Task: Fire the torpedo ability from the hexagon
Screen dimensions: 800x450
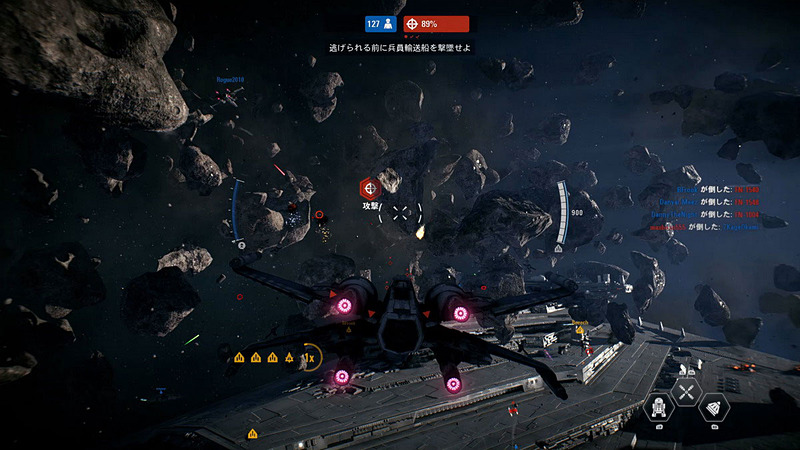Action: (x=712, y=407)
